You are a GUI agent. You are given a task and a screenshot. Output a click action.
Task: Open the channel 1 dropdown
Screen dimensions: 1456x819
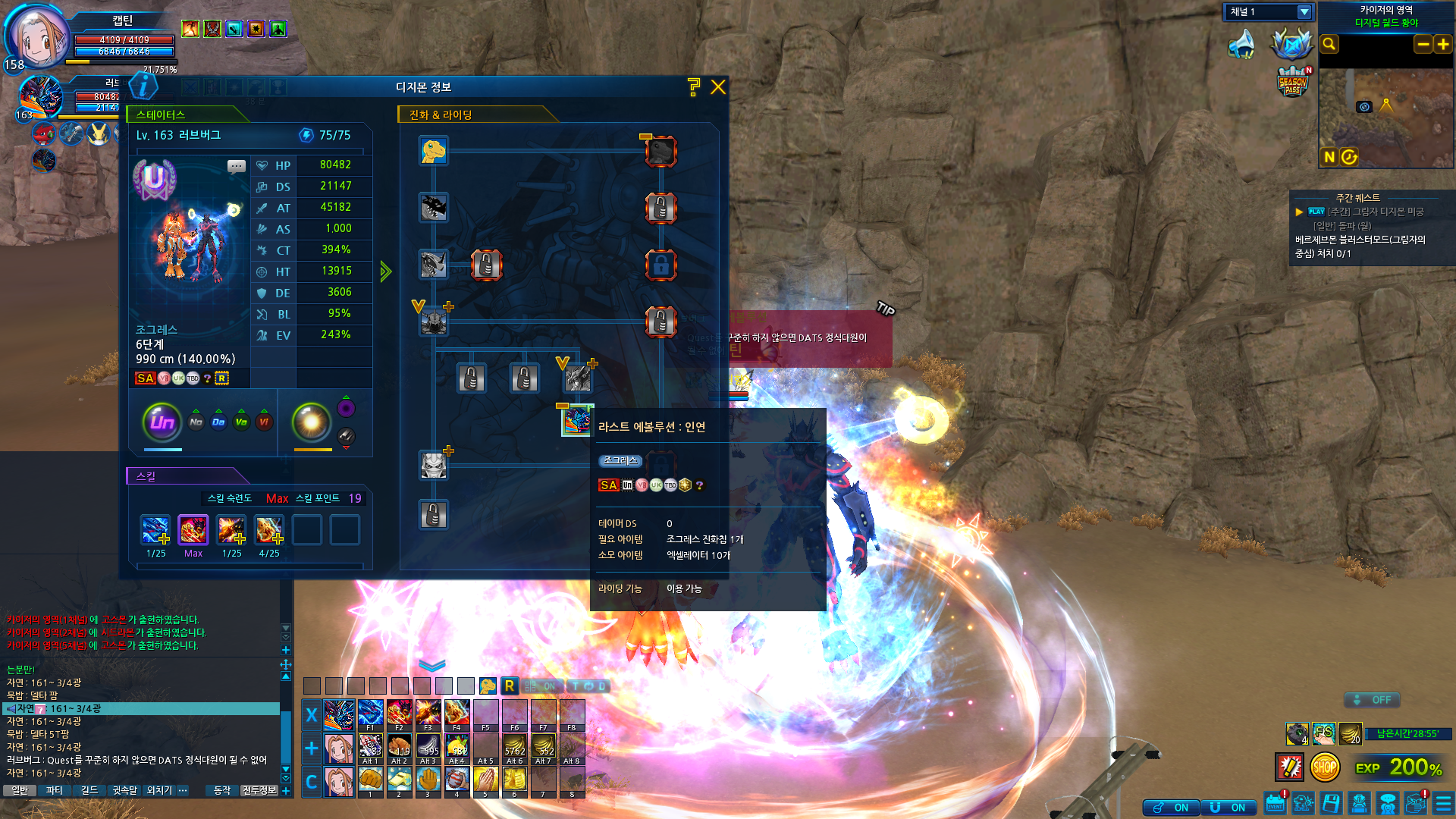click(x=1304, y=12)
